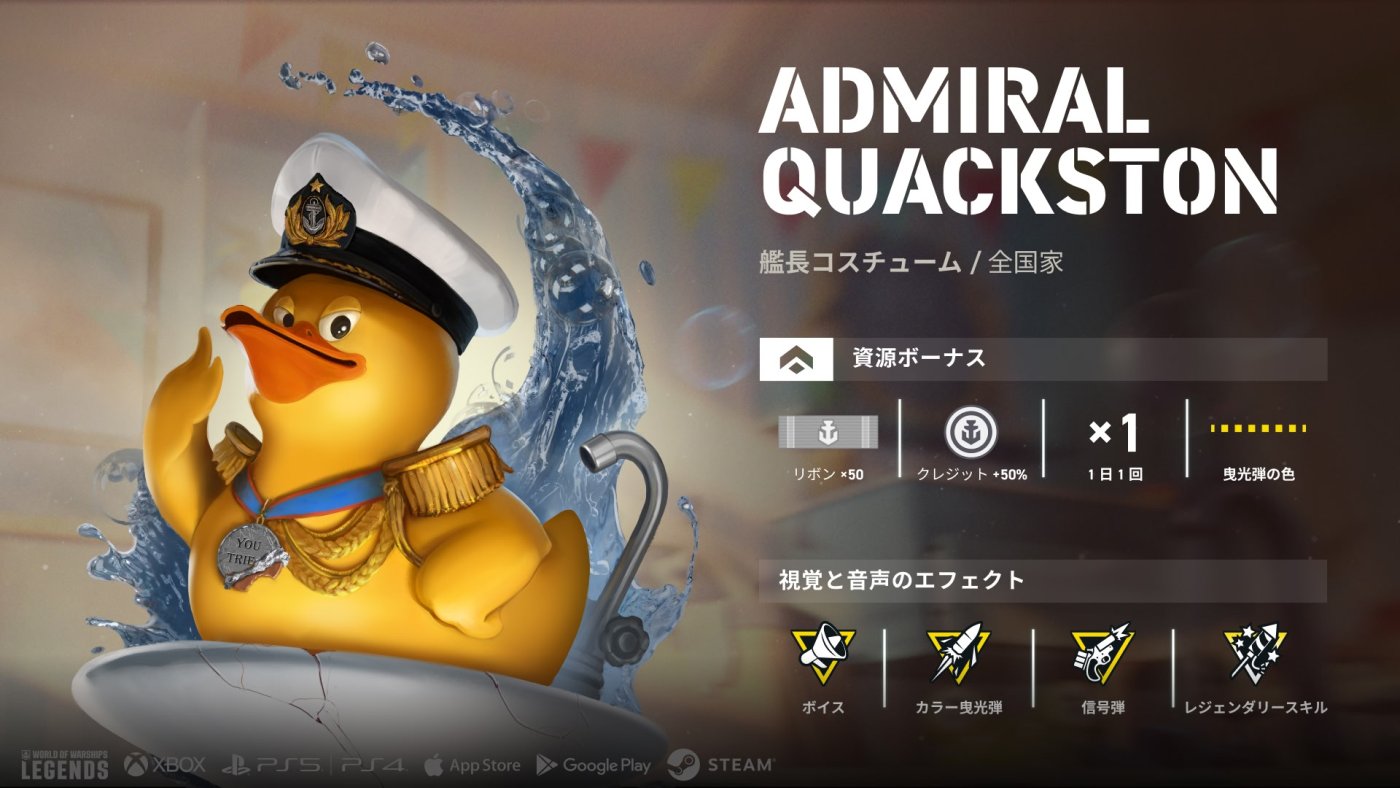Click the resource bonus chevron header icon

click(x=796, y=359)
